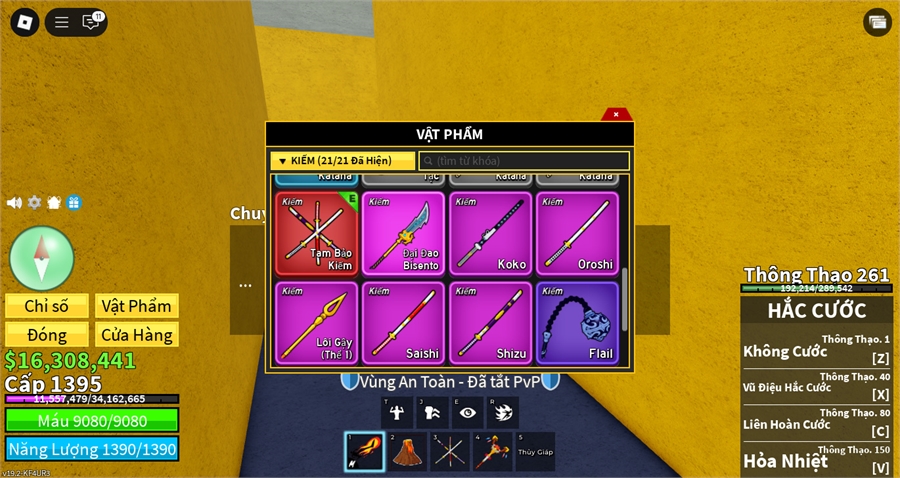The image size is (900, 478).
Task: Pick the Flail weapon slot
Action: click(x=577, y=322)
